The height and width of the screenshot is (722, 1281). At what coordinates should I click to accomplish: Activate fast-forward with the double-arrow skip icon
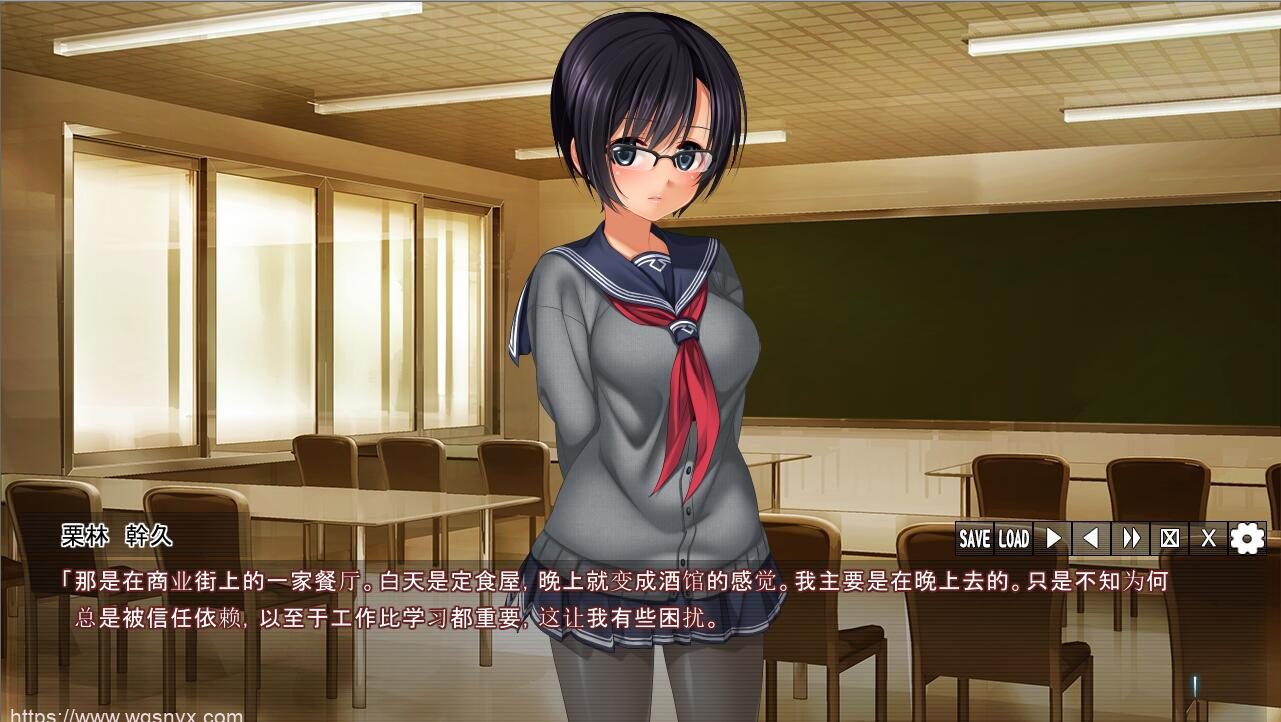[x=1131, y=538]
